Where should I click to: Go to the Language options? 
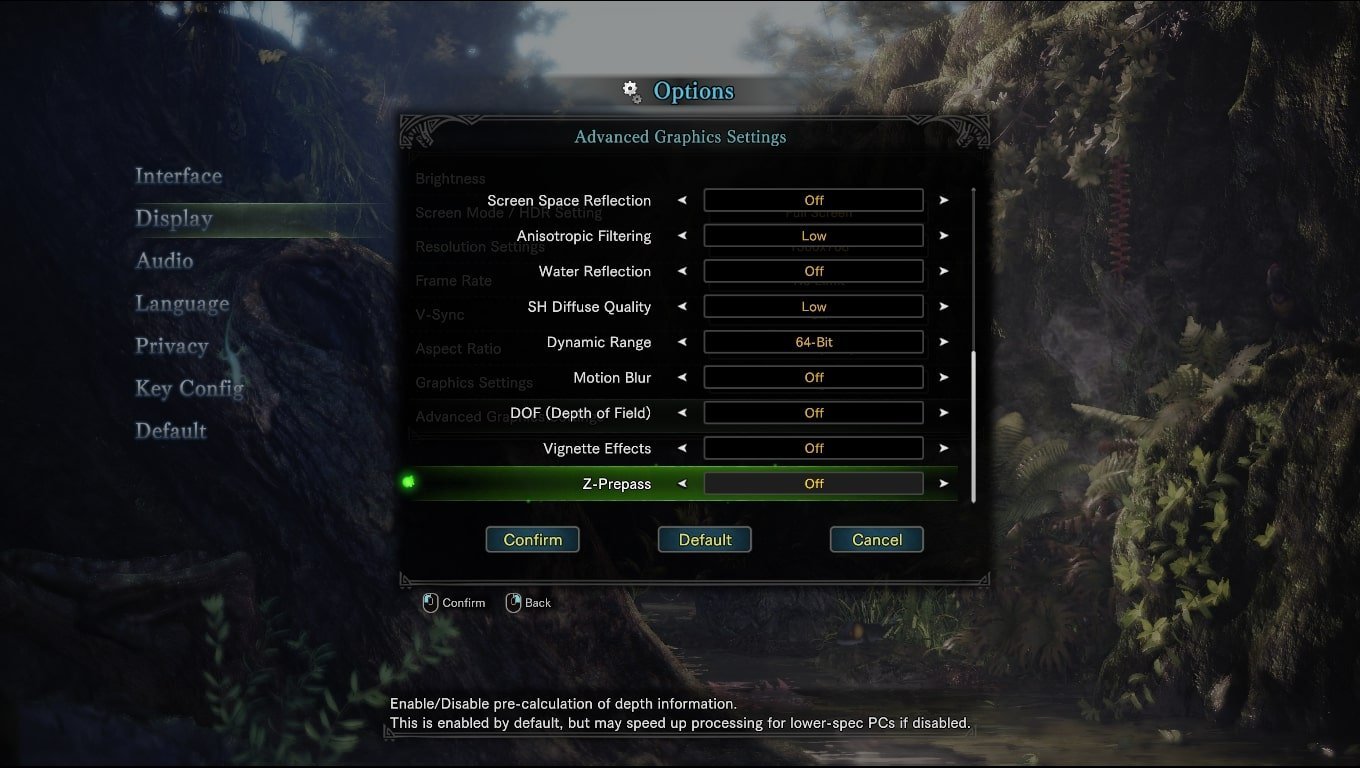coord(182,304)
